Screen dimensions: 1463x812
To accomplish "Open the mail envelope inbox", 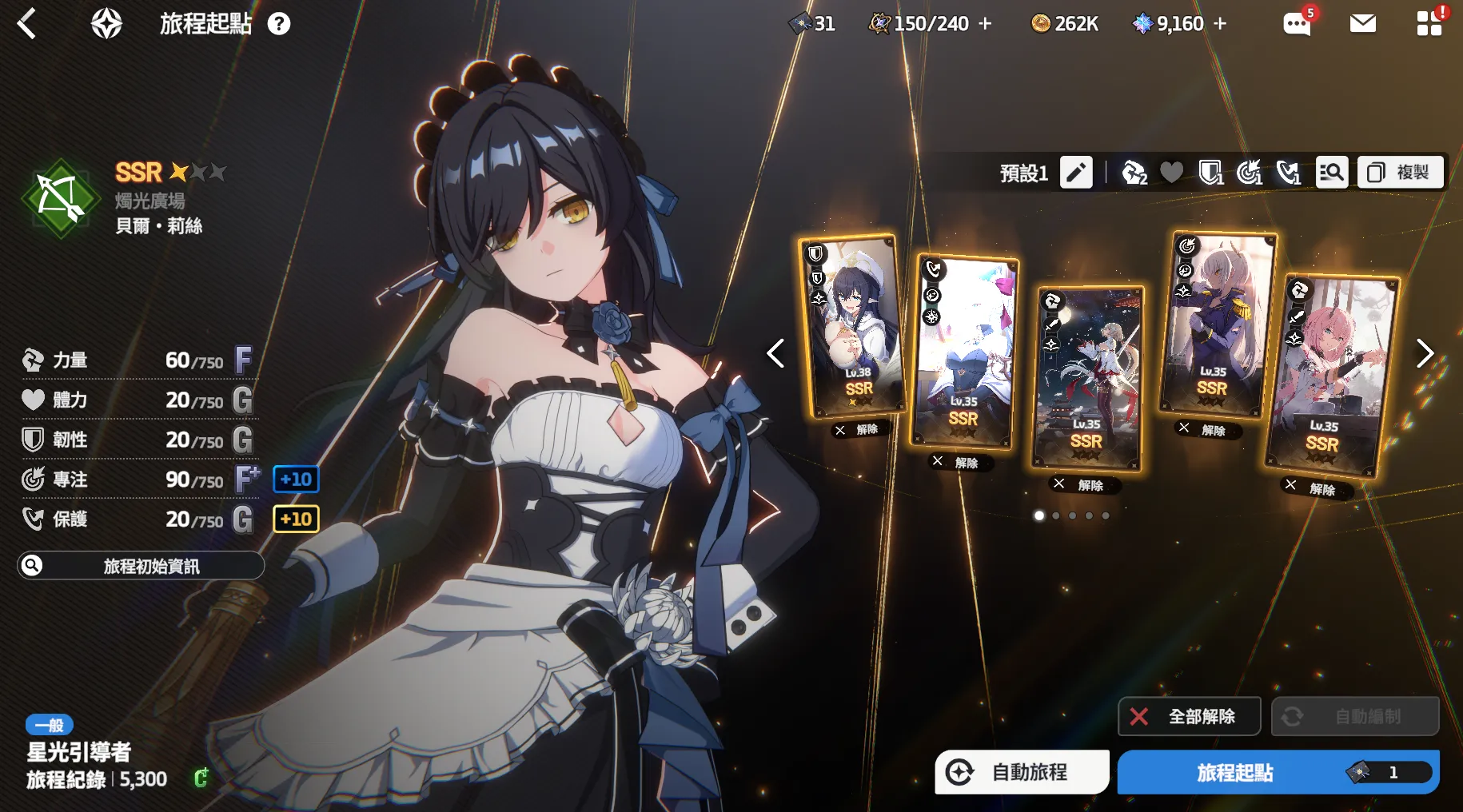I will 1362,24.
